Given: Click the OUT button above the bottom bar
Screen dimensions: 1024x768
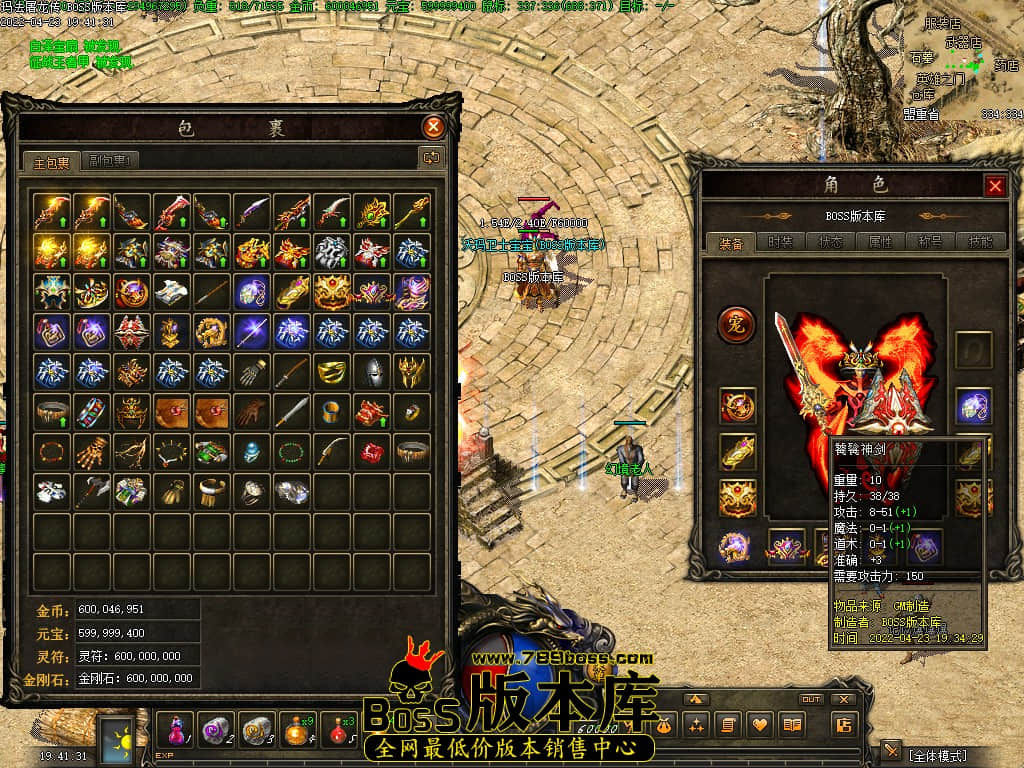Looking at the screenshot, I should [811, 699].
